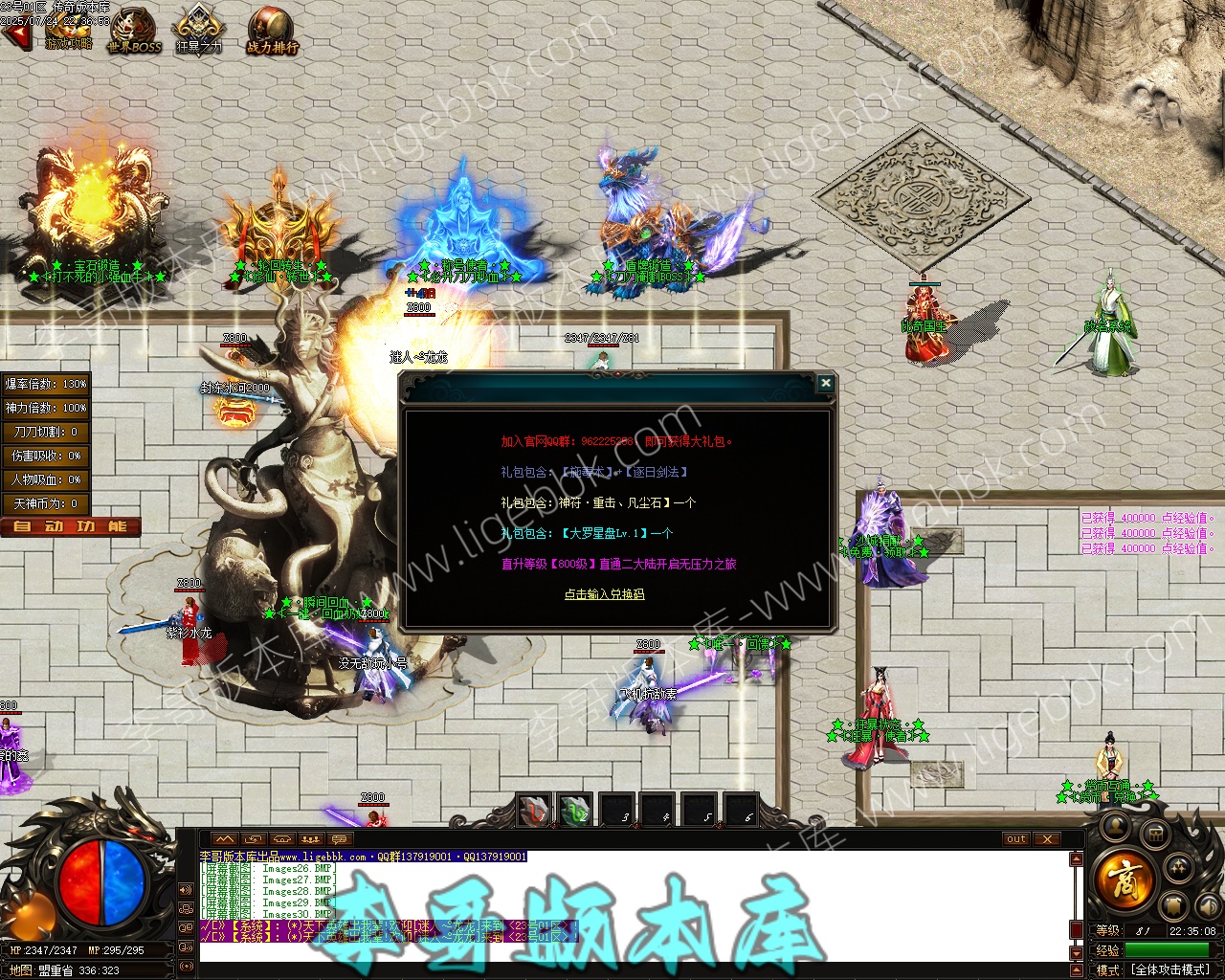
Task: Open the 世界BOSS menu
Action: tap(134, 31)
